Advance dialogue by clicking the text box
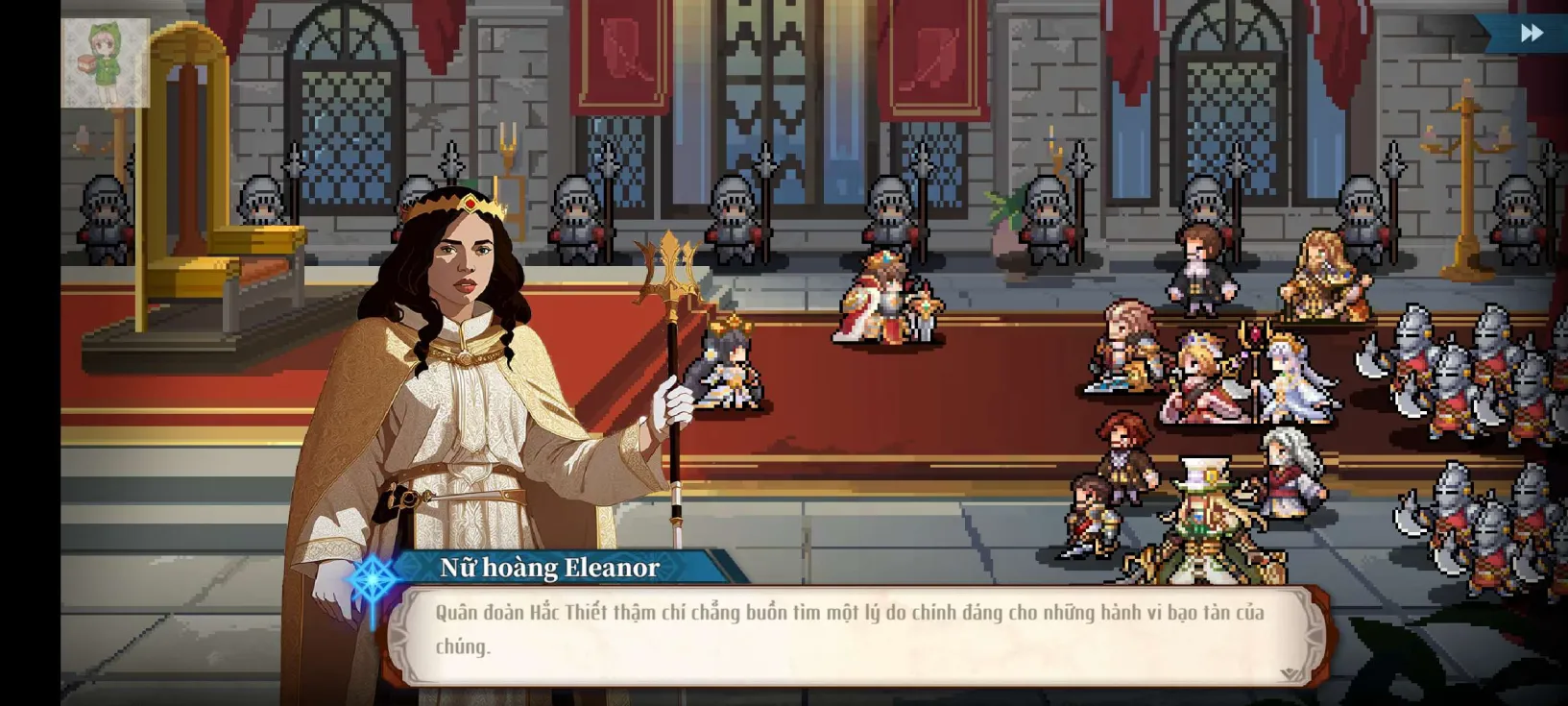 coord(864,629)
